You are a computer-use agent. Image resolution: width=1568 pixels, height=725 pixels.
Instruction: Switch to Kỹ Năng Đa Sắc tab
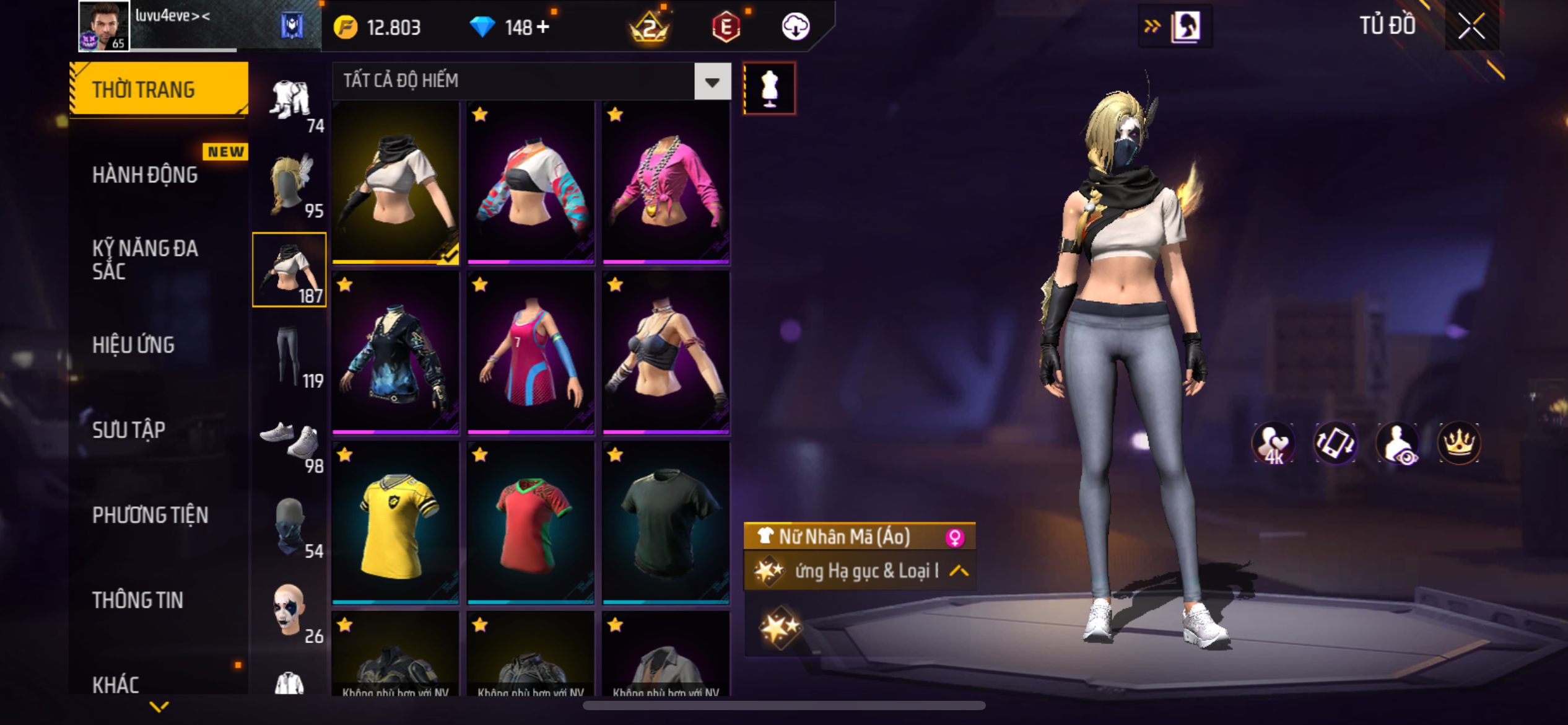pos(146,260)
